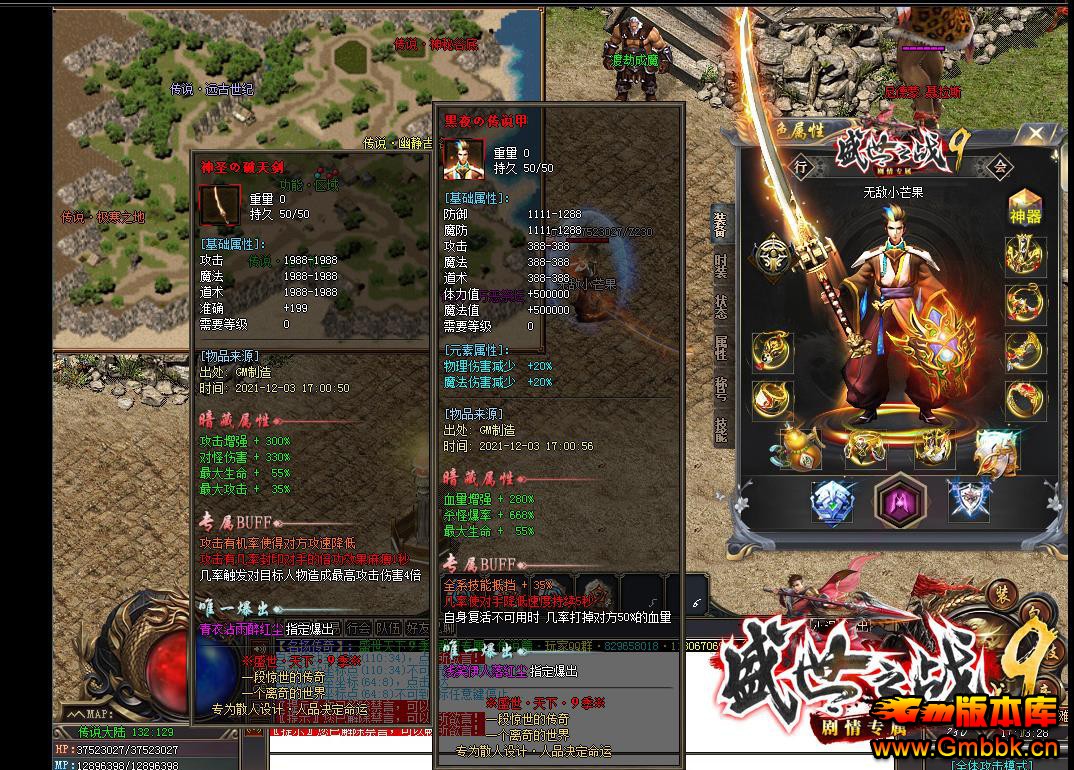Switch to the 队伍 team chat tab
The height and width of the screenshot is (770, 1074).
(388, 628)
